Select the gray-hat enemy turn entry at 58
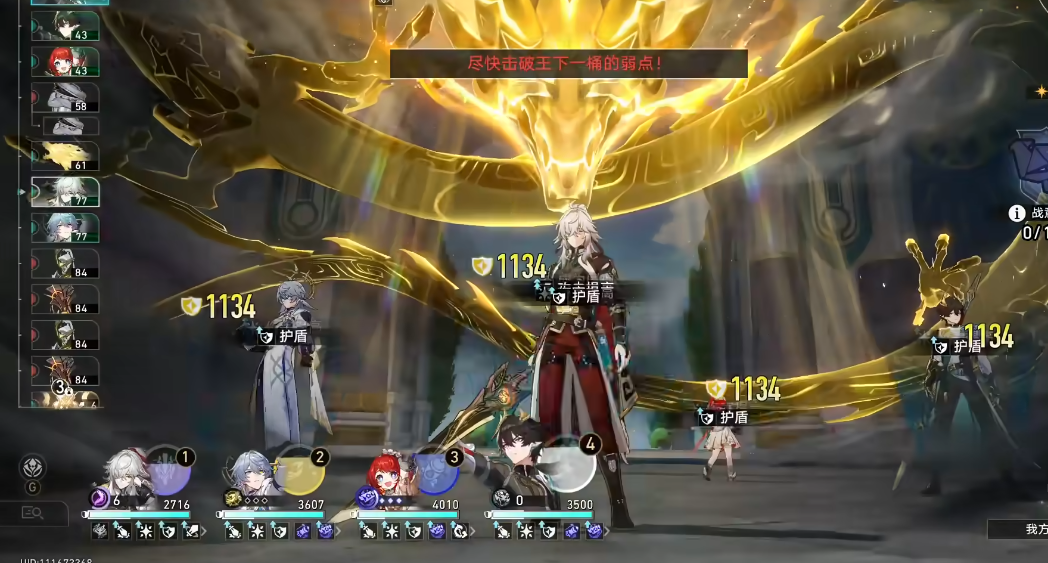 click(65, 98)
